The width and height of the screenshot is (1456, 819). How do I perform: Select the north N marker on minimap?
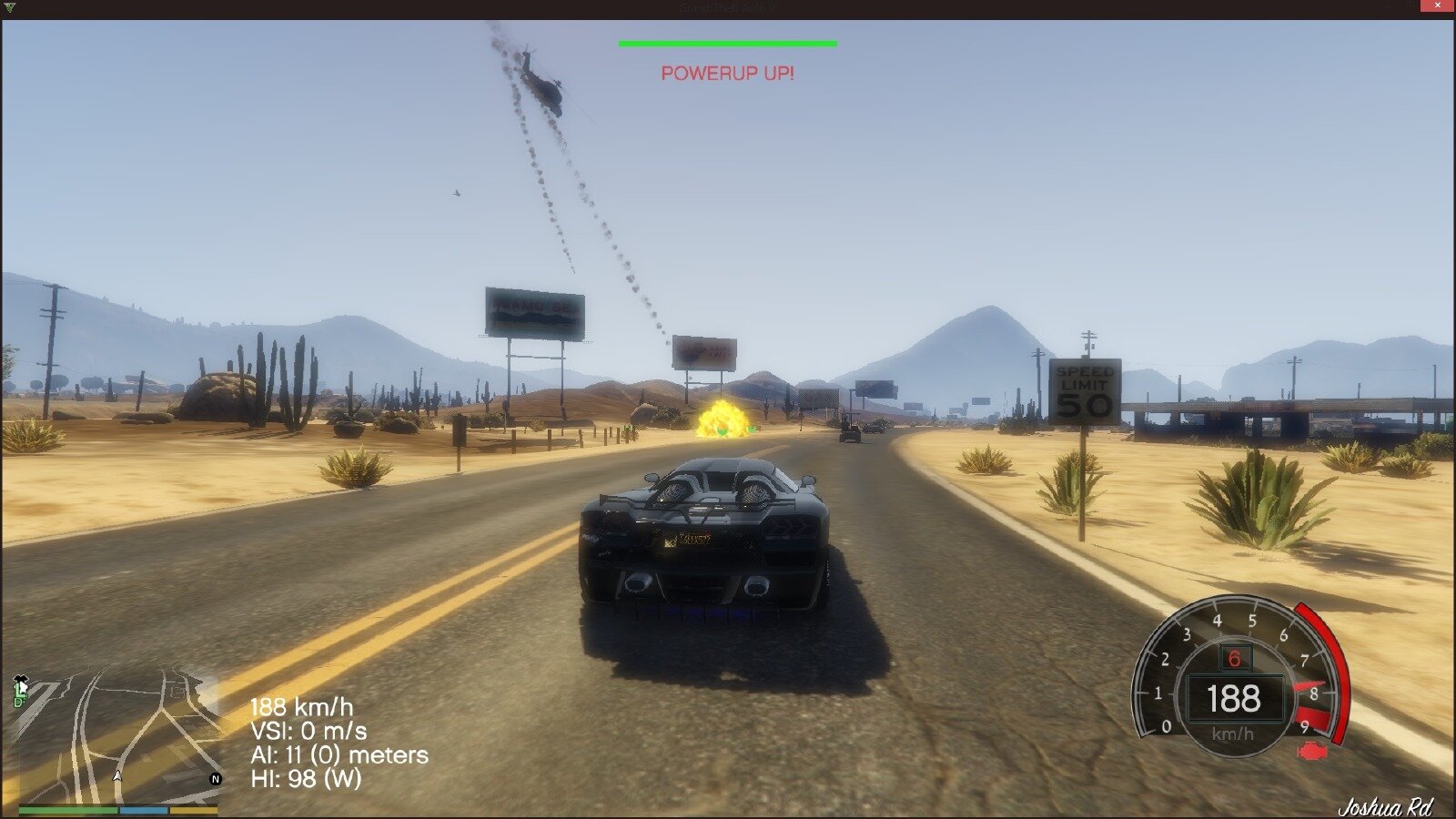pyautogui.click(x=216, y=779)
